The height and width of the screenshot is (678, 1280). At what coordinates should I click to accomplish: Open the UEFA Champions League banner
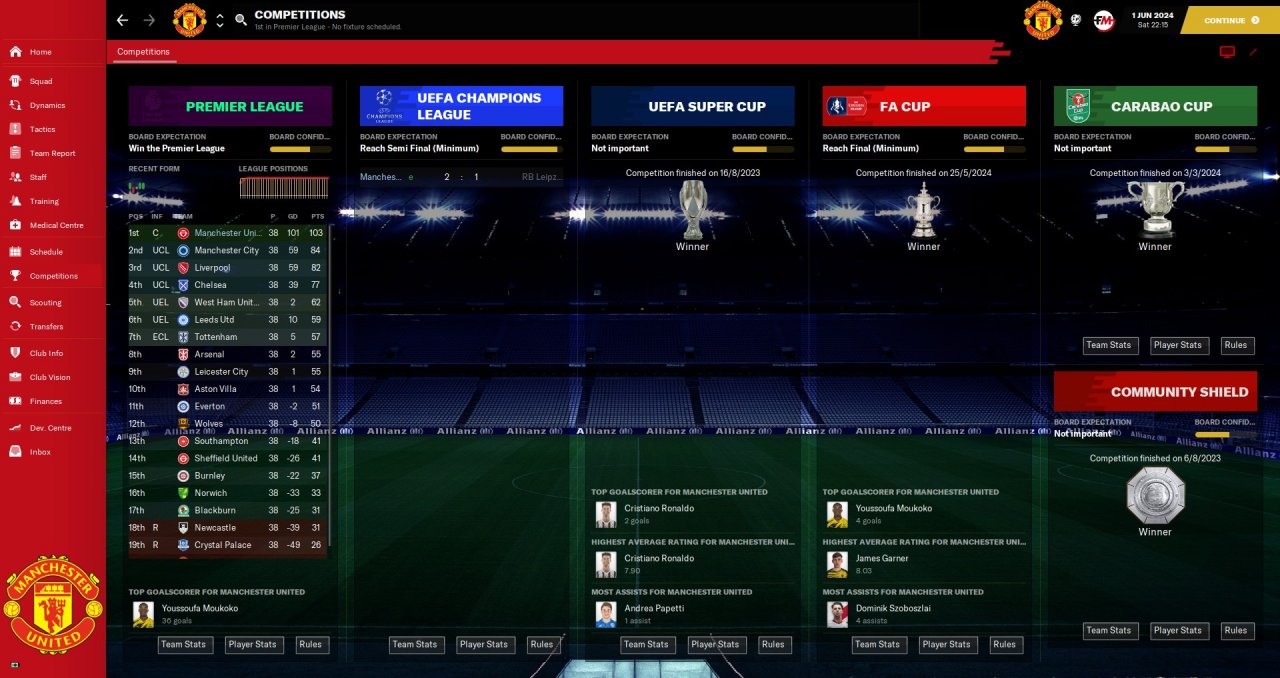pyautogui.click(x=461, y=106)
